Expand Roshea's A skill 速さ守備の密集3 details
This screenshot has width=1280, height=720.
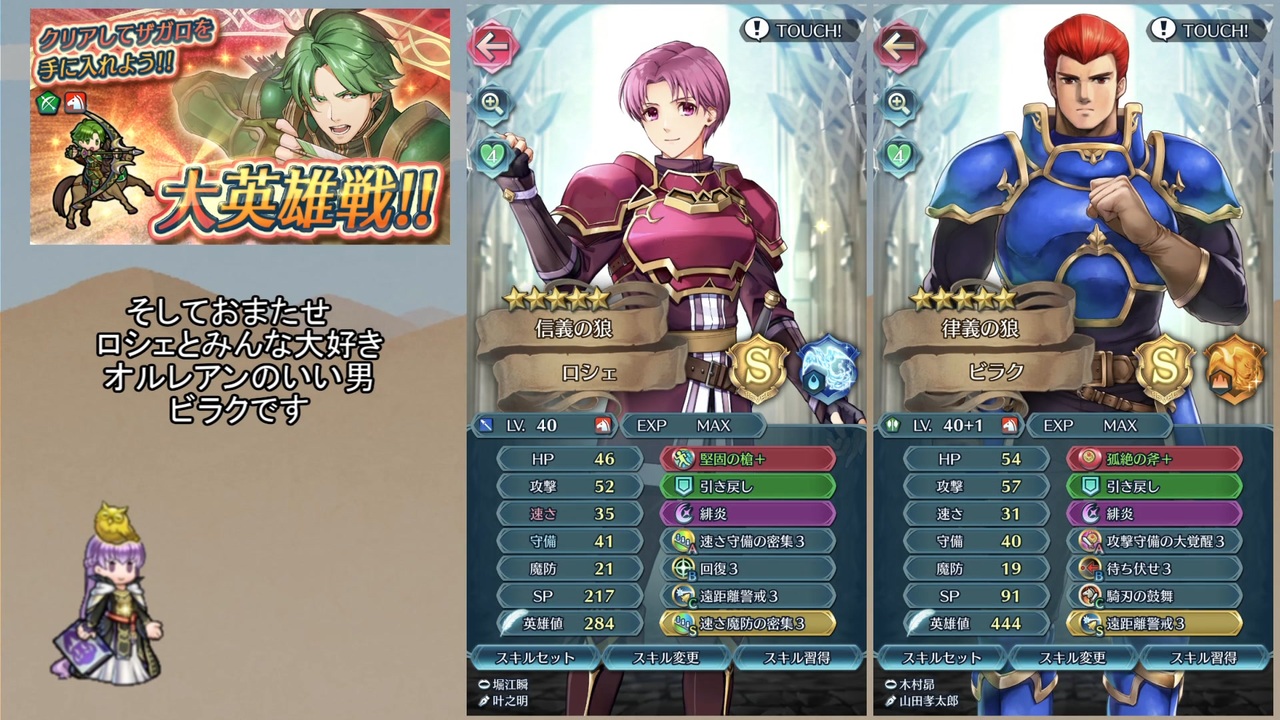point(748,540)
